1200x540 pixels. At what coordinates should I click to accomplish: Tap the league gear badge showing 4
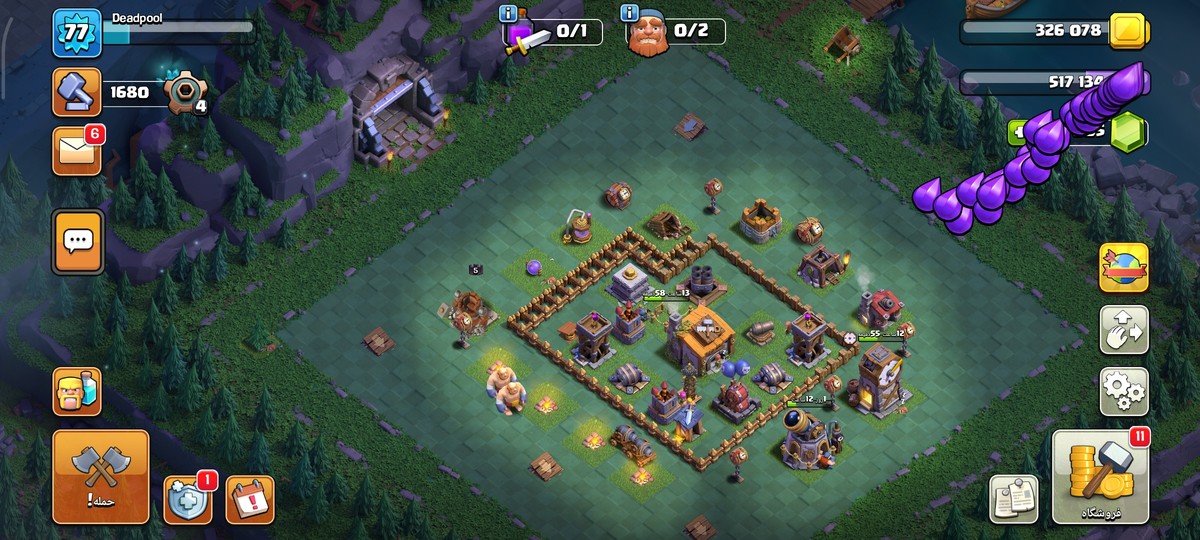(186, 94)
